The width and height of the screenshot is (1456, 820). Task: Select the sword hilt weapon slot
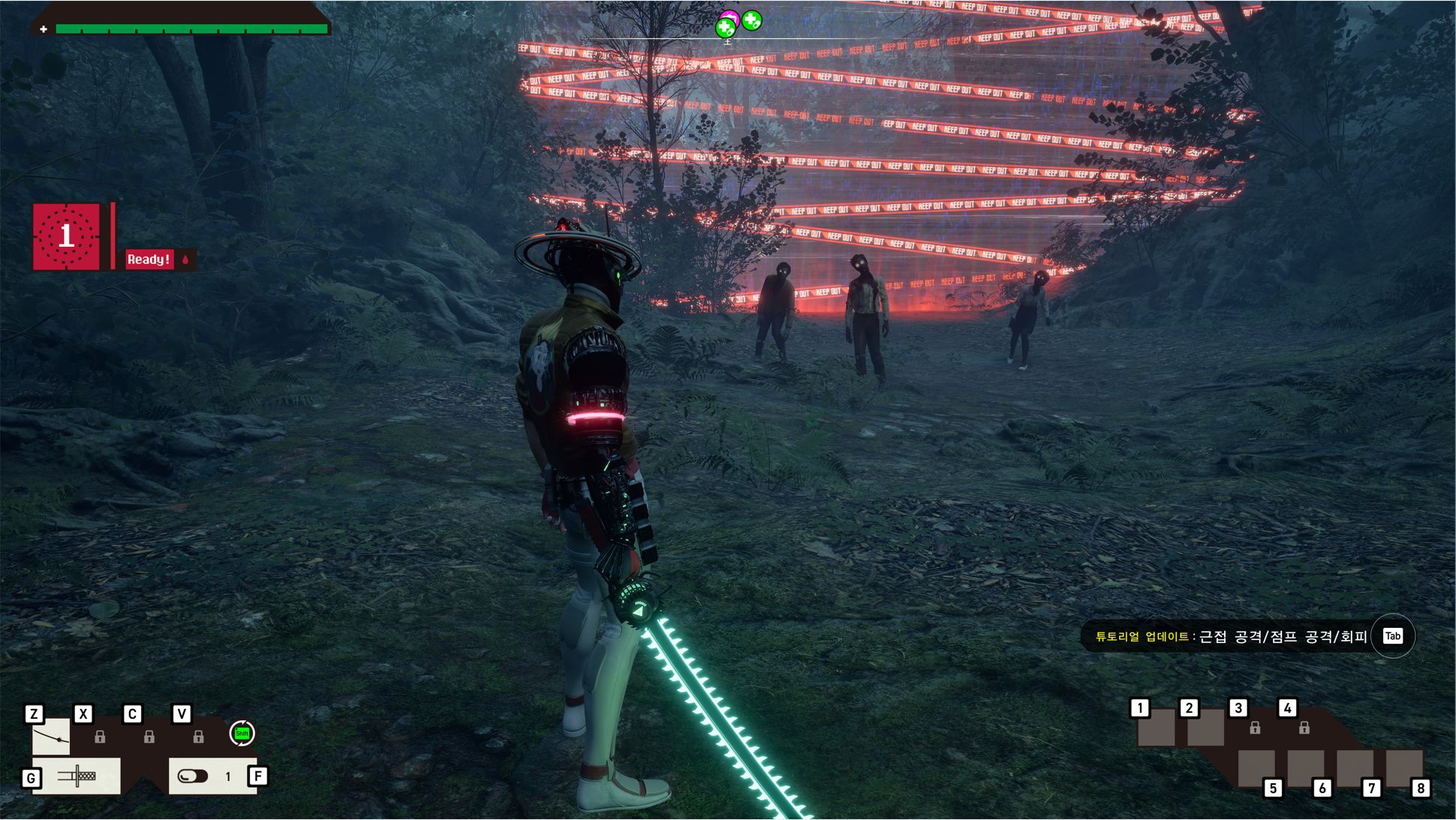click(77, 776)
